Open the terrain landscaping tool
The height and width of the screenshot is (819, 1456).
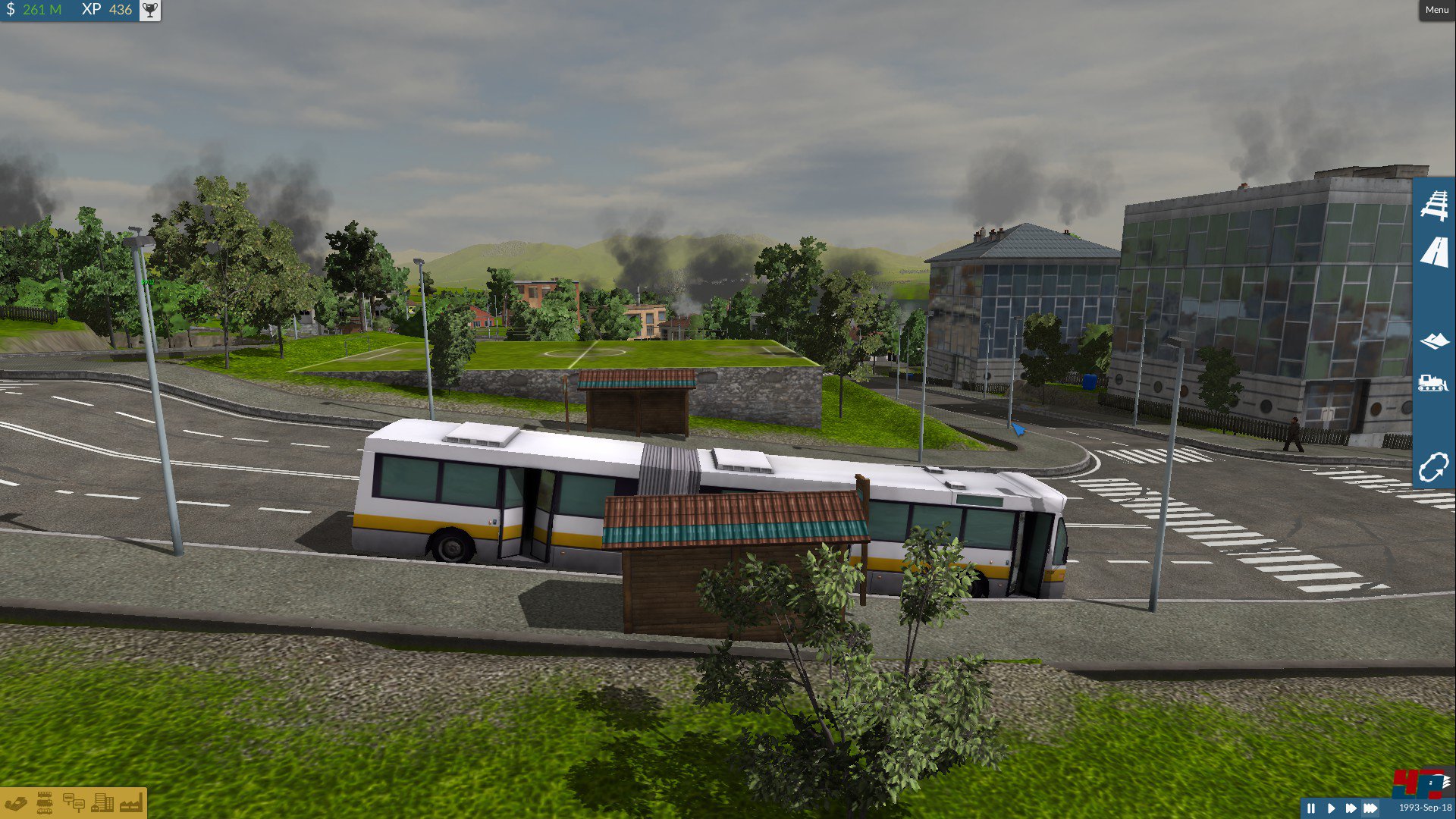1436,341
